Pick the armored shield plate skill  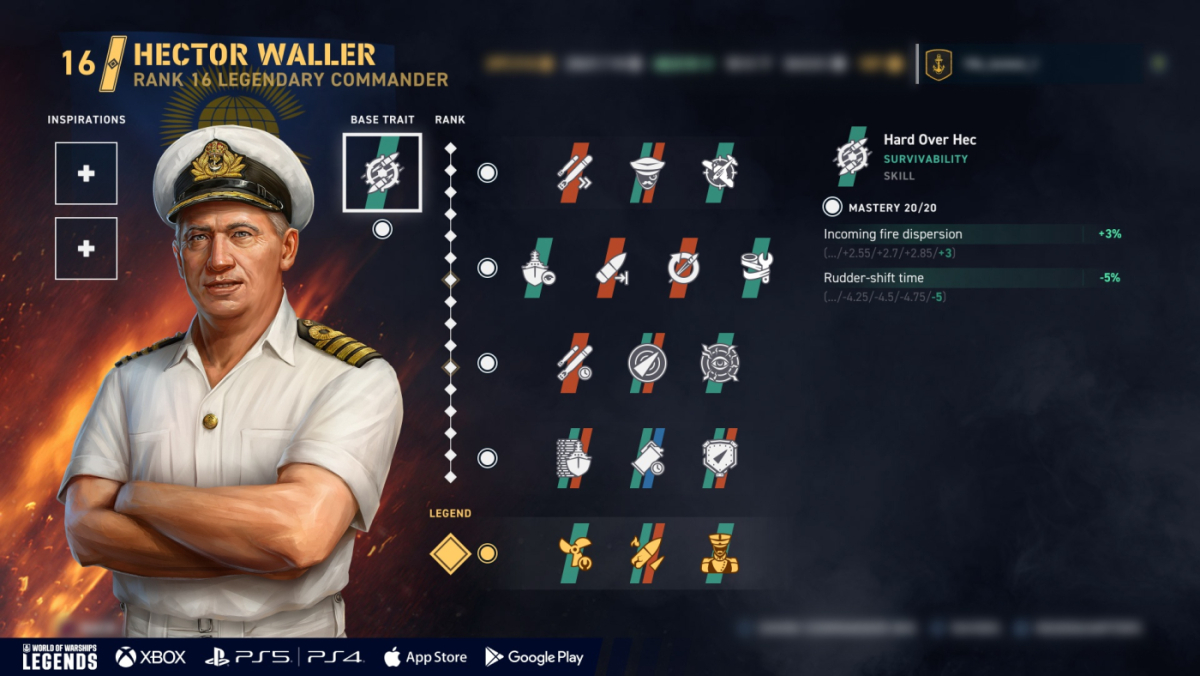pyautogui.click(x=719, y=458)
